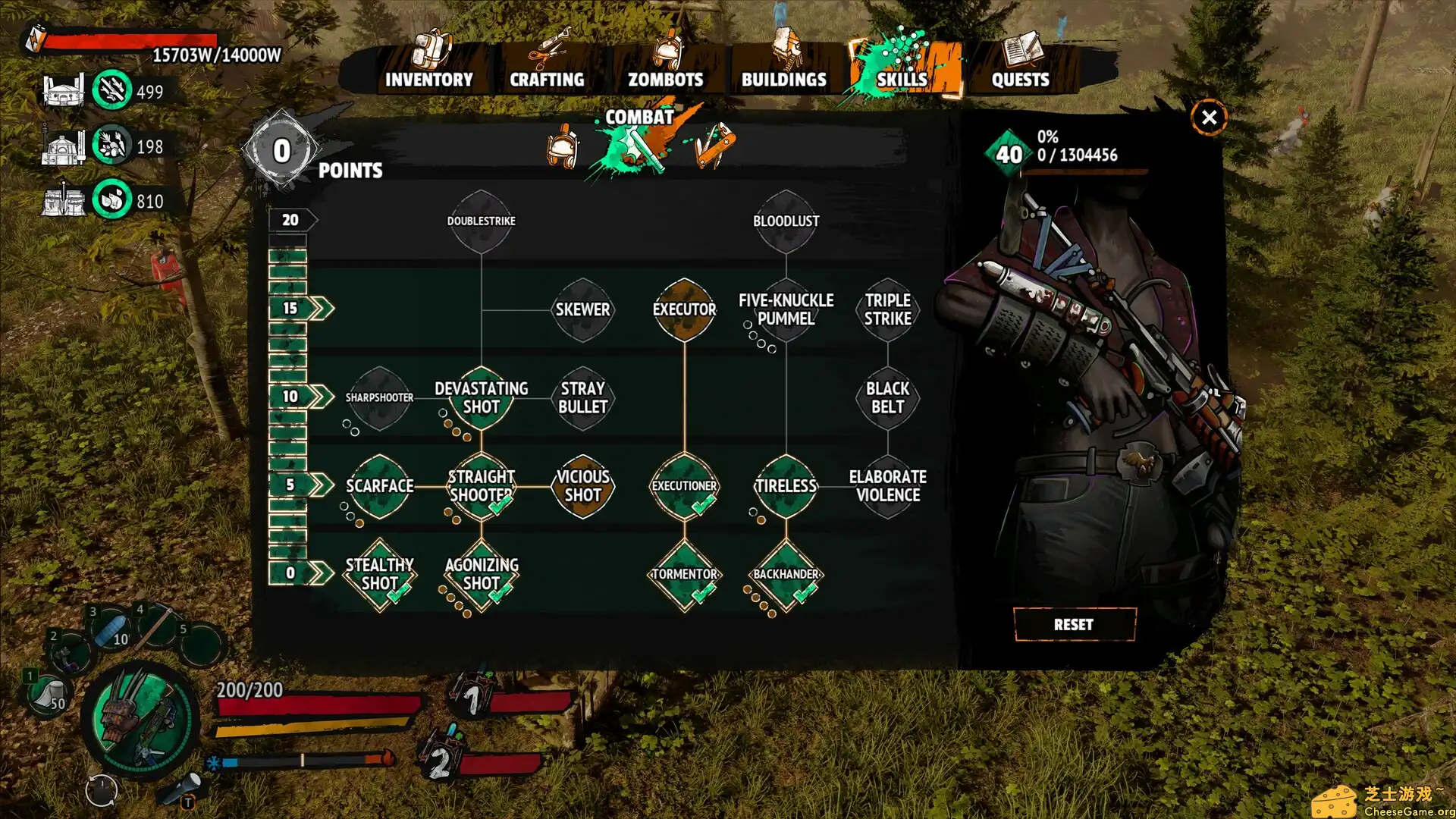Image resolution: width=1456 pixels, height=819 pixels.
Task: Select the Doublestrike skill node
Action: coord(481,221)
